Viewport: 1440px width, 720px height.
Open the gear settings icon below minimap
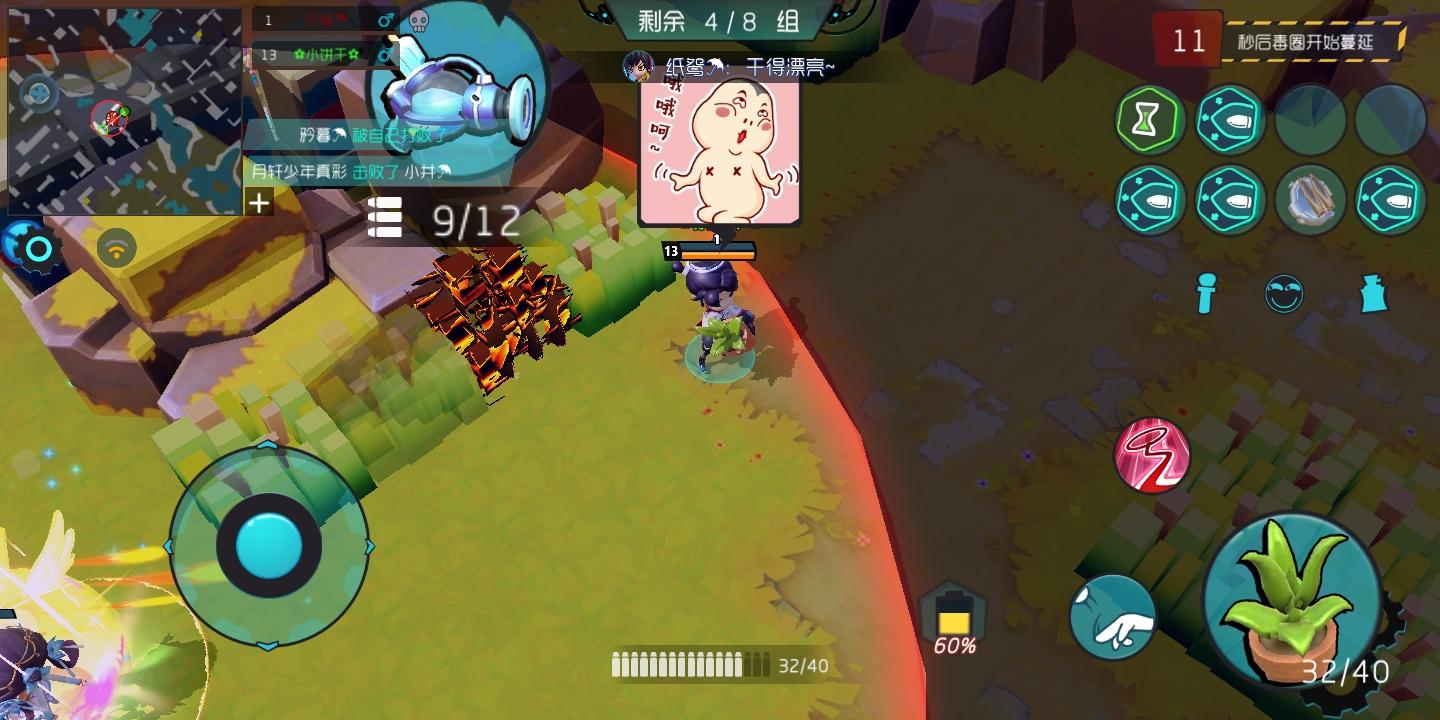(33, 246)
